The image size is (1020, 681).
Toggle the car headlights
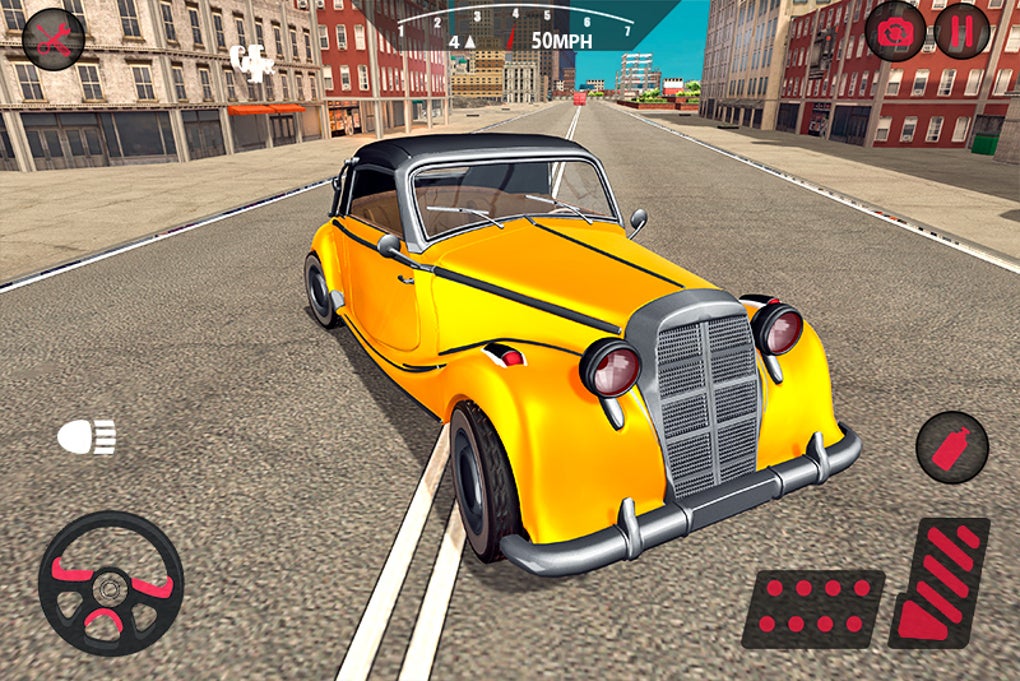point(86,437)
